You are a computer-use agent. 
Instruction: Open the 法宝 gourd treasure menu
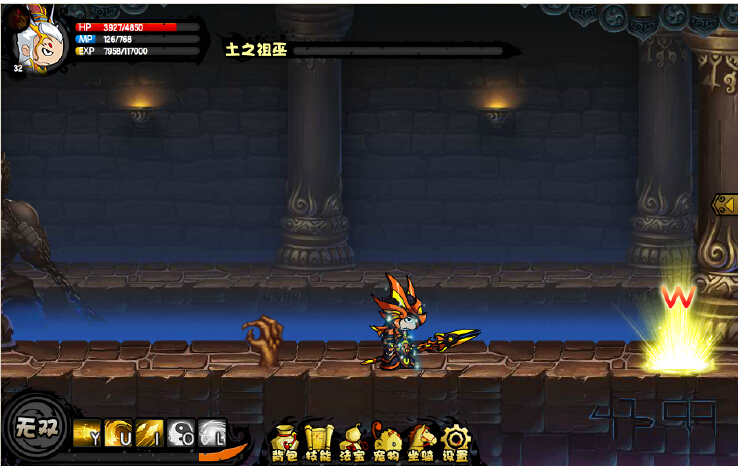pyautogui.click(x=352, y=441)
